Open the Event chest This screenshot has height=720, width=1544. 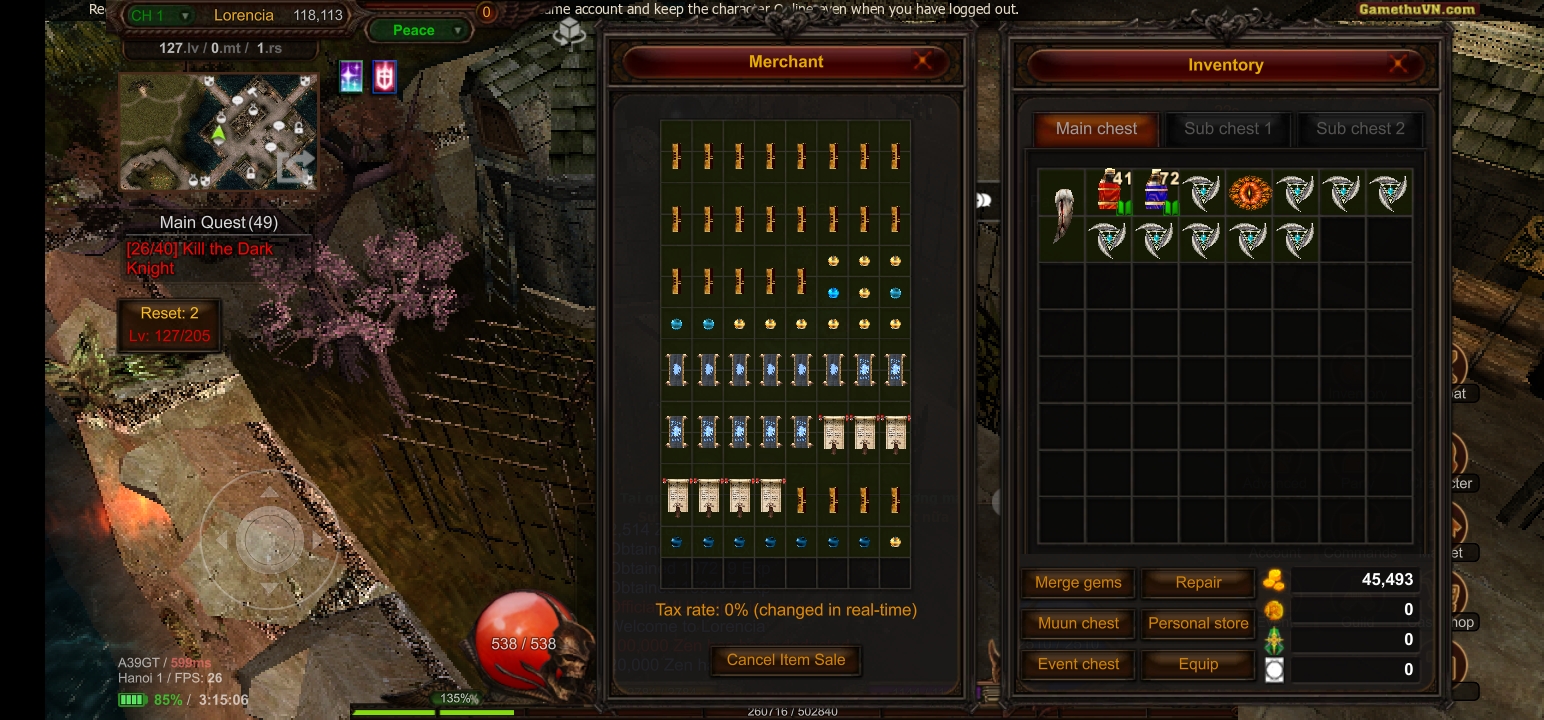(1078, 664)
